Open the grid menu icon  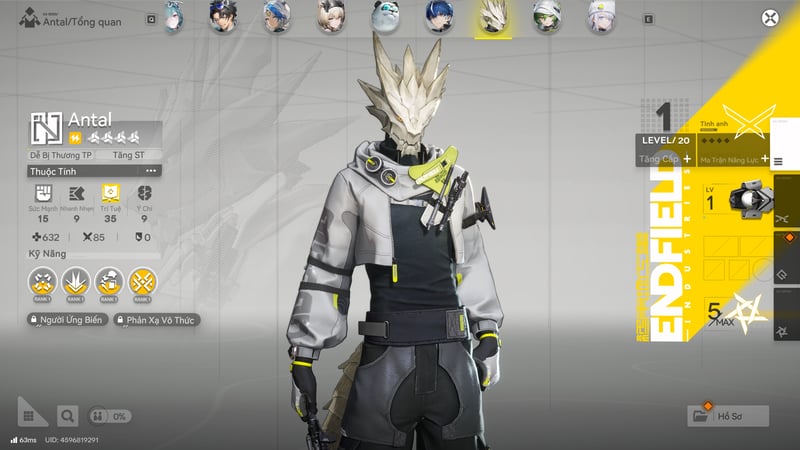[x=32, y=414]
